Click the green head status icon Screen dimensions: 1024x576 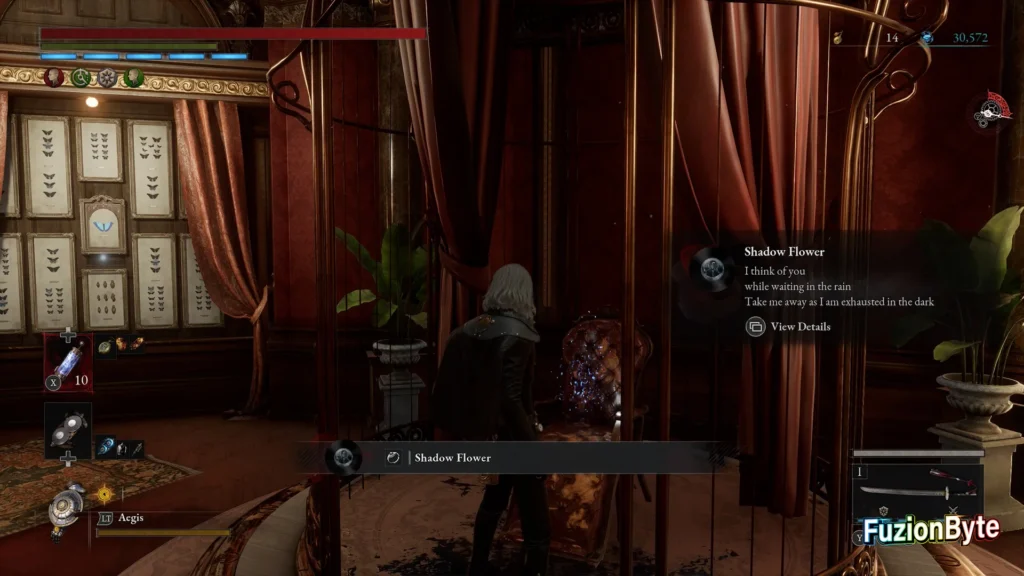(x=134, y=78)
